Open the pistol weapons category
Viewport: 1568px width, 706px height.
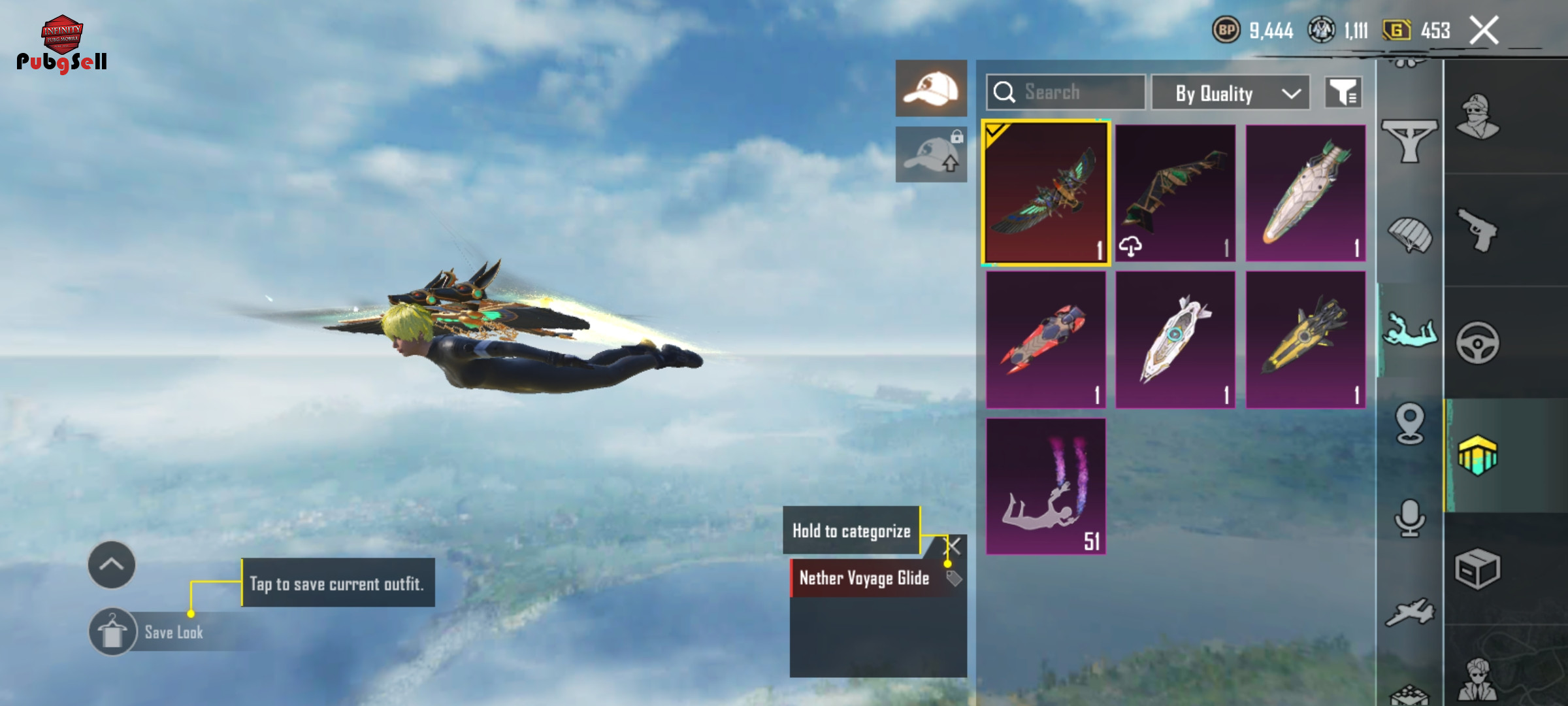1478,230
